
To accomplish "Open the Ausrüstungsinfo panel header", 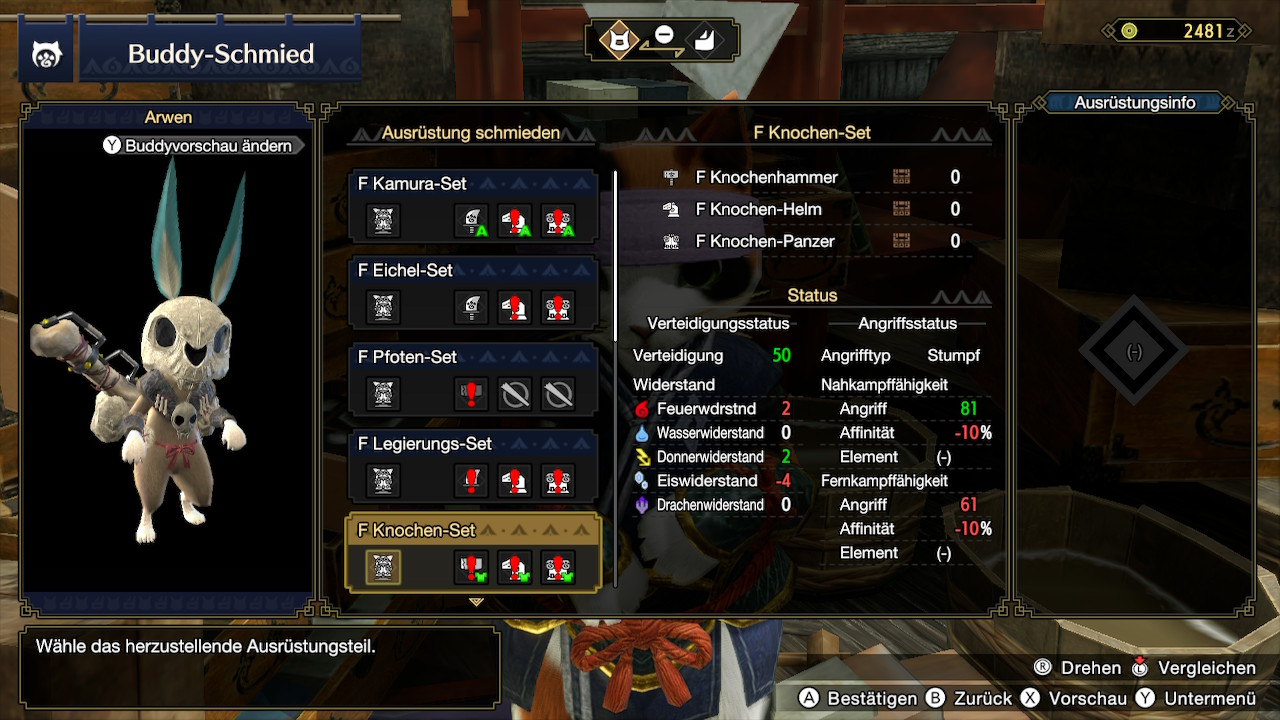I will tap(1134, 102).
